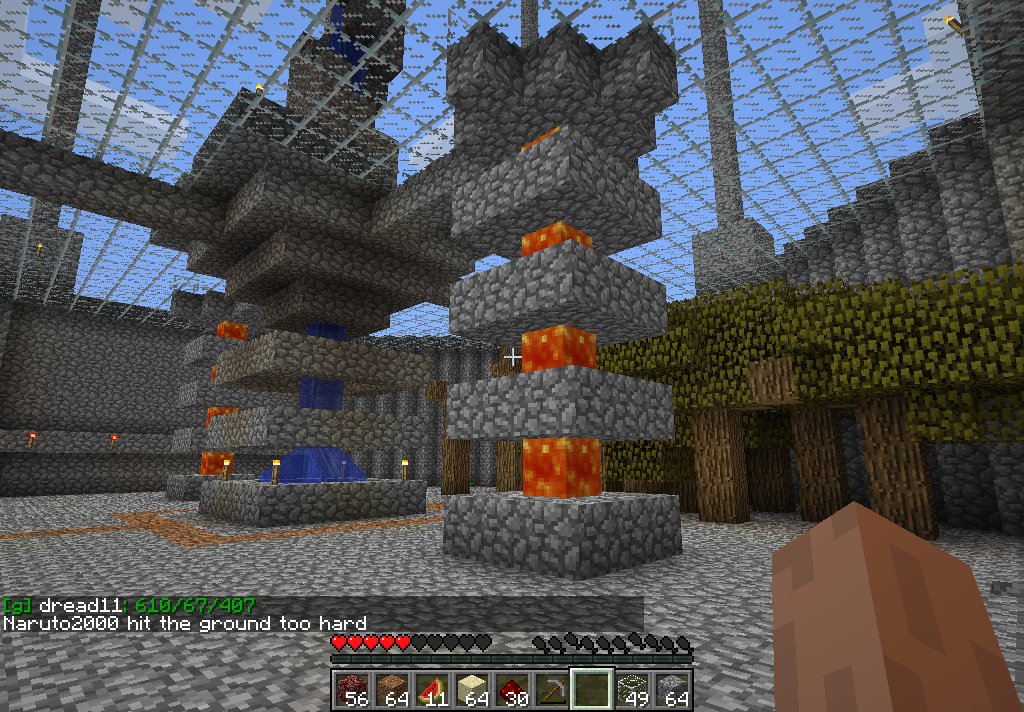The image size is (1024, 712).
Task: Select the dirt block hotbar slot
Action: 391,690
